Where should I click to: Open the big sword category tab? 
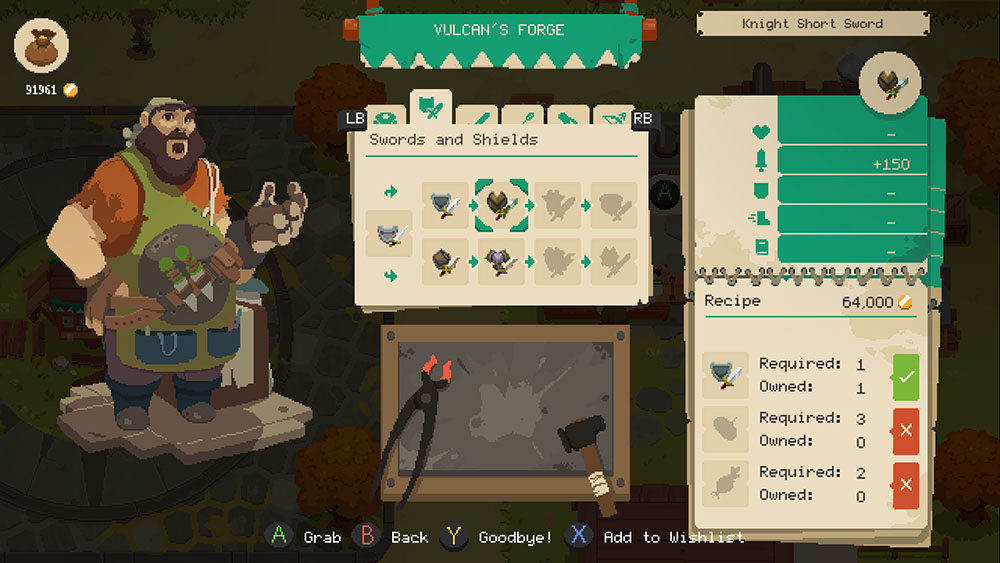(x=477, y=118)
